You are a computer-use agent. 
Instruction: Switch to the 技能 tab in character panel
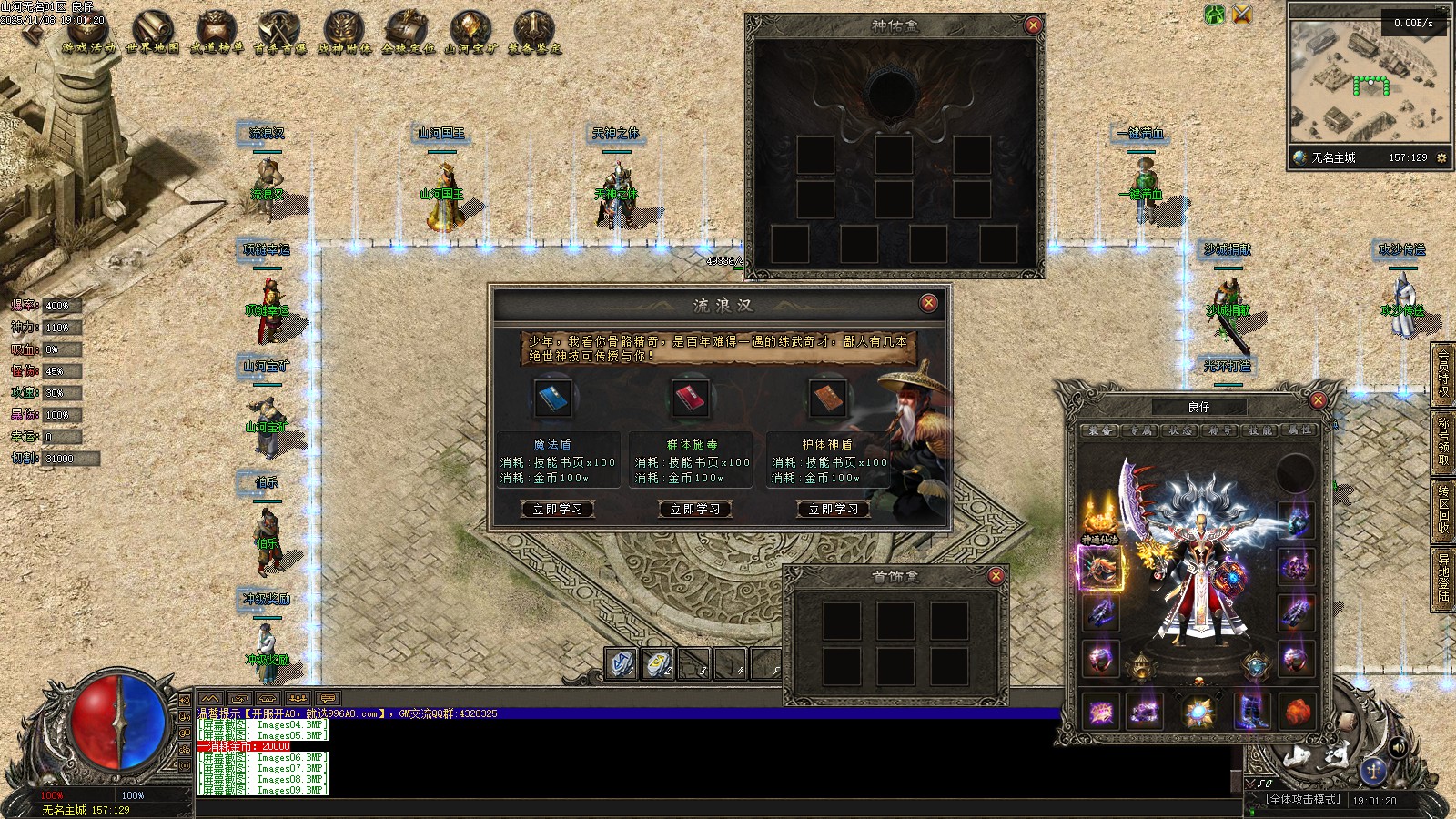point(1260,430)
